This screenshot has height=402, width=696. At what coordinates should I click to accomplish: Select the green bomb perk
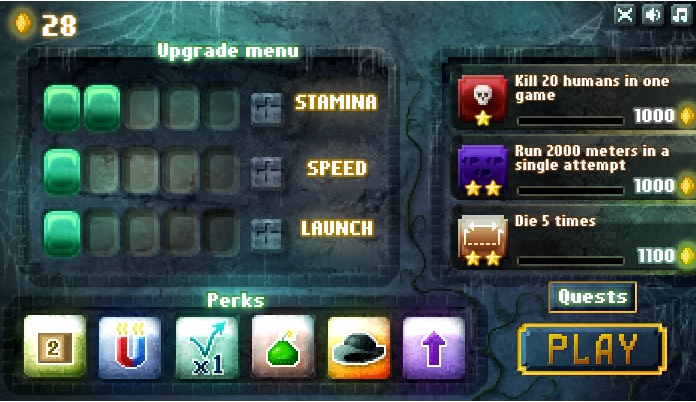pyautogui.click(x=282, y=347)
